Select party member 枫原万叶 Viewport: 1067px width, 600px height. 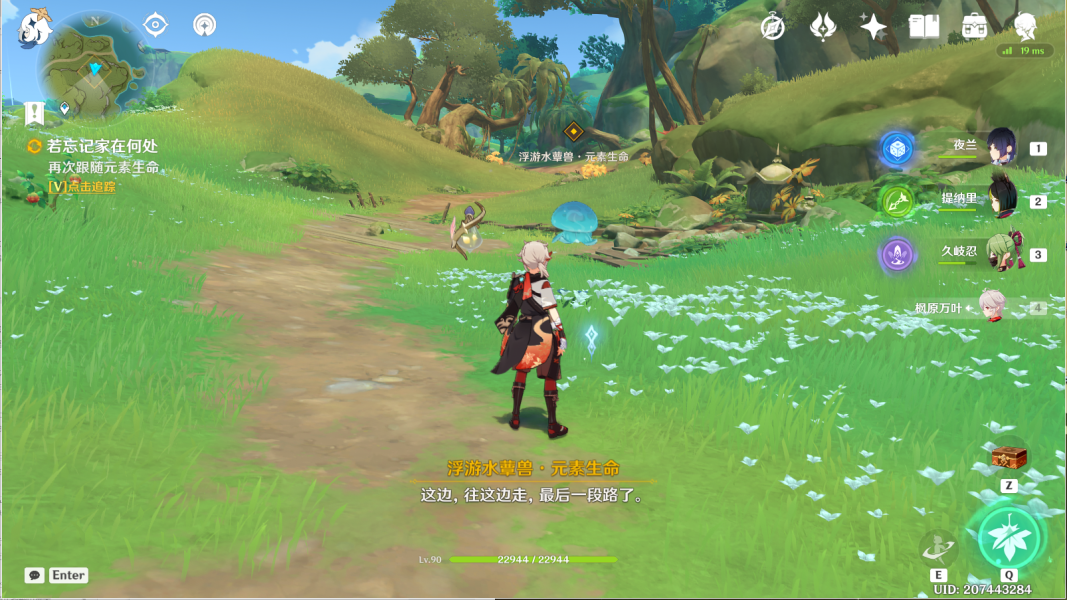(x=992, y=307)
